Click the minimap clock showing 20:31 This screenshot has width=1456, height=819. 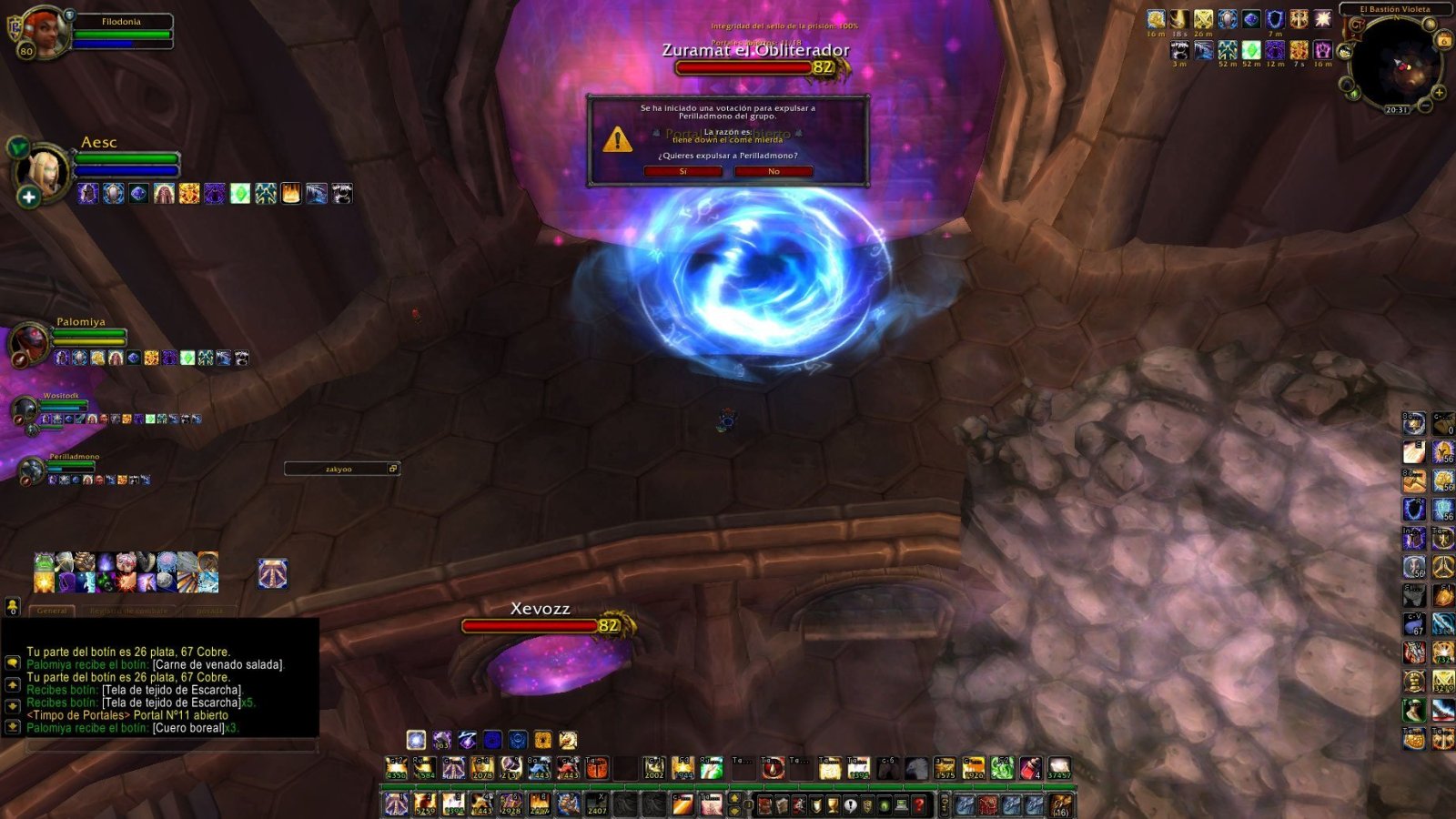pyautogui.click(x=1396, y=110)
